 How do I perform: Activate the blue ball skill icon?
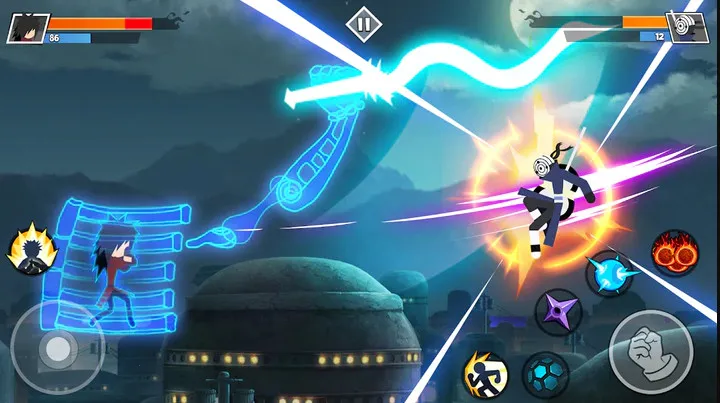545,375
